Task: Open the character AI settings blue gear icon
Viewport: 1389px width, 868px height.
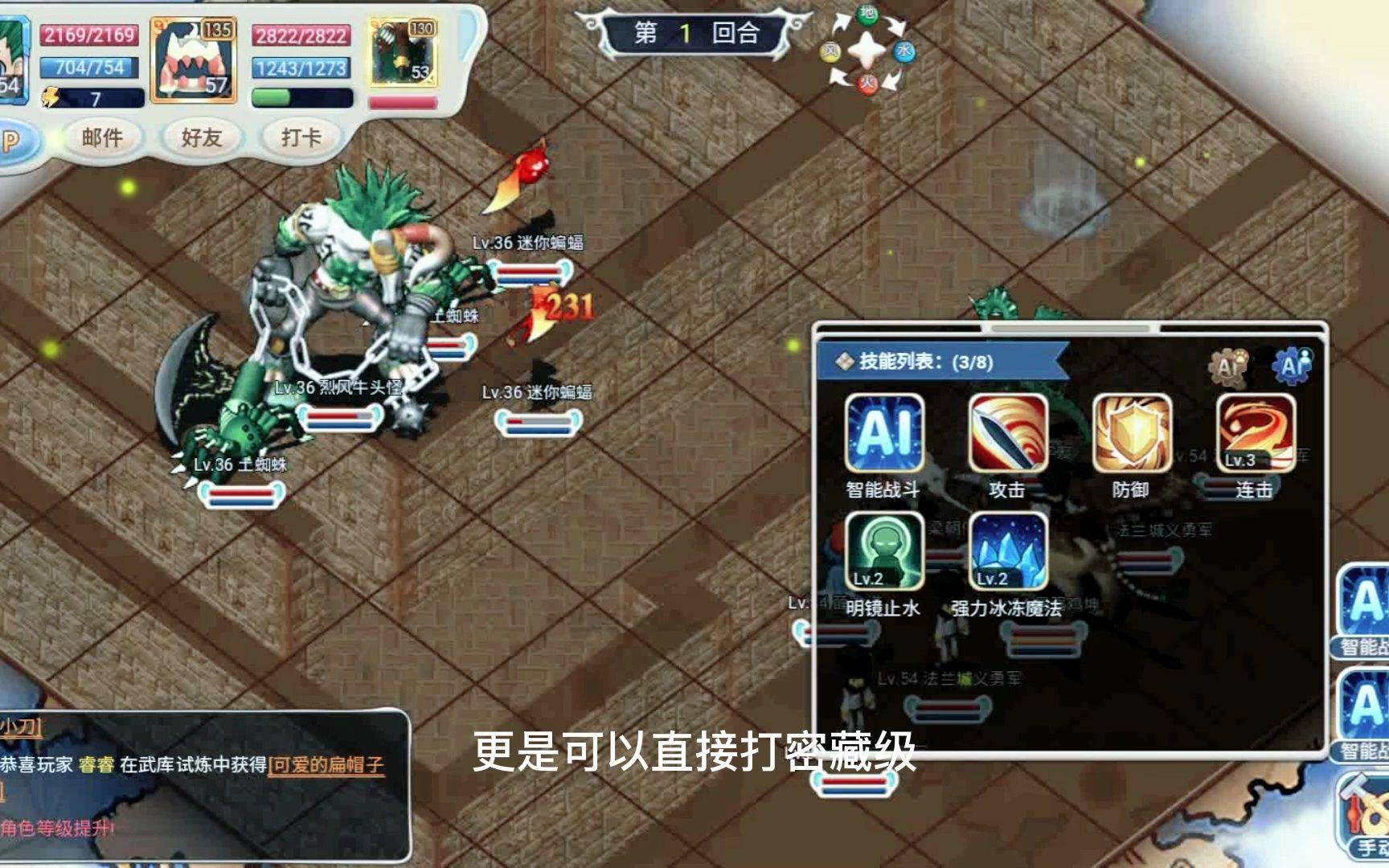Action: (x=1292, y=366)
